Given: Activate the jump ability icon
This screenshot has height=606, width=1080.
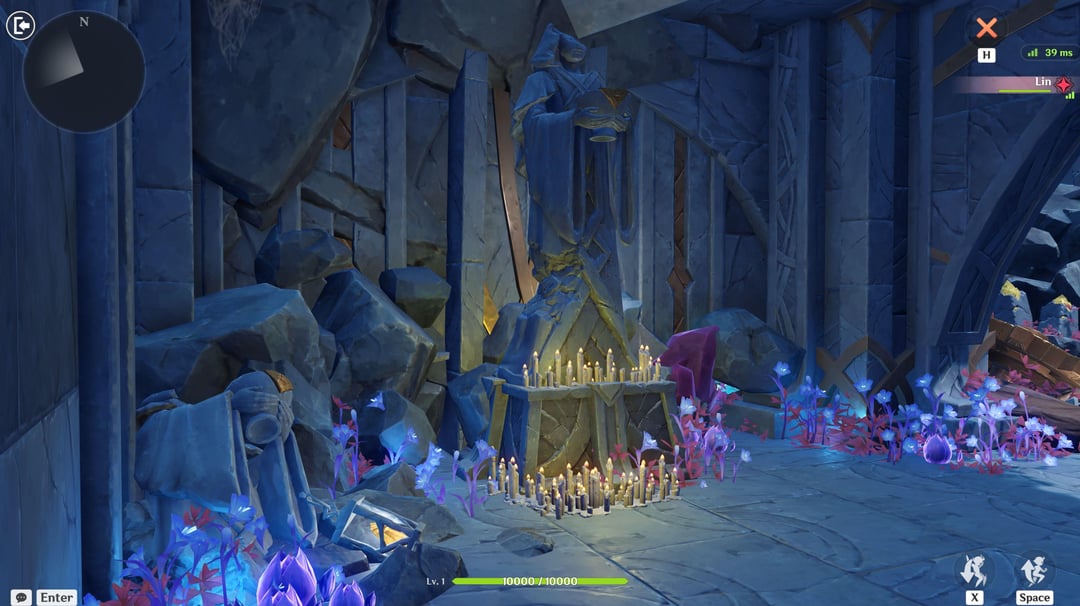Looking at the screenshot, I should click(1034, 571).
